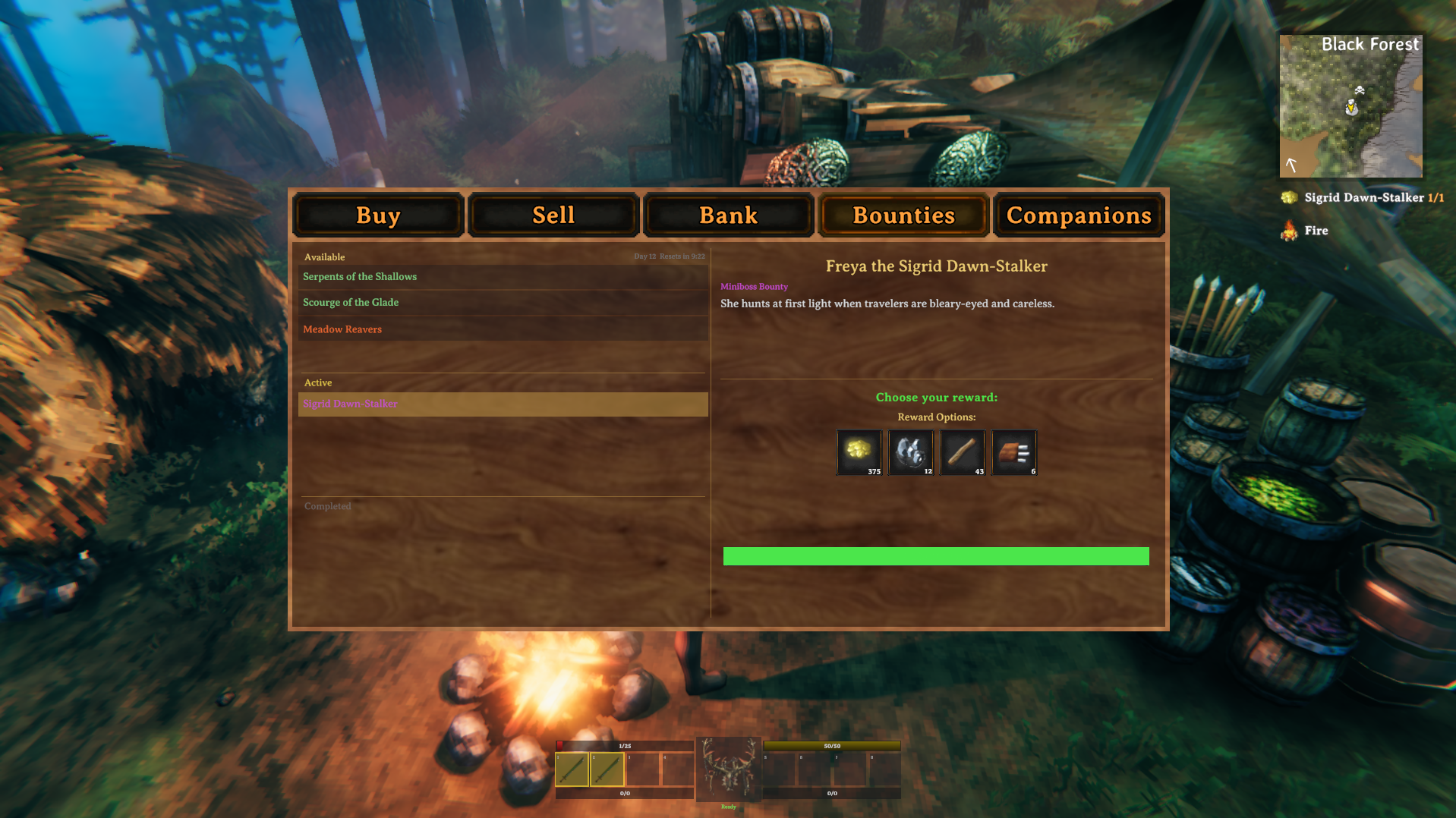Activate the Eikthyr forsaken power icon

pos(727,768)
